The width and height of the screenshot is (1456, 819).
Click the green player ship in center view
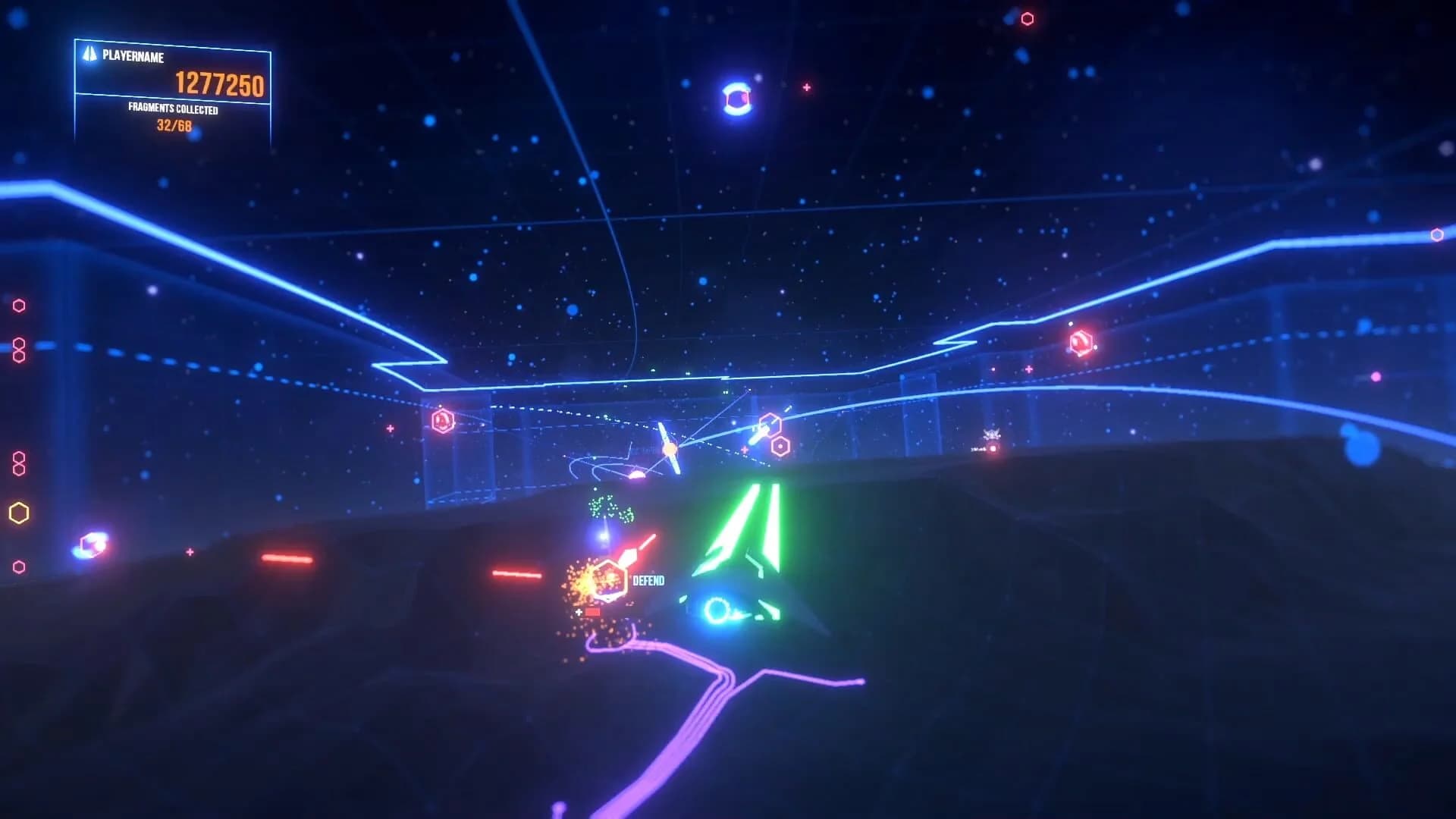(x=739, y=538)
